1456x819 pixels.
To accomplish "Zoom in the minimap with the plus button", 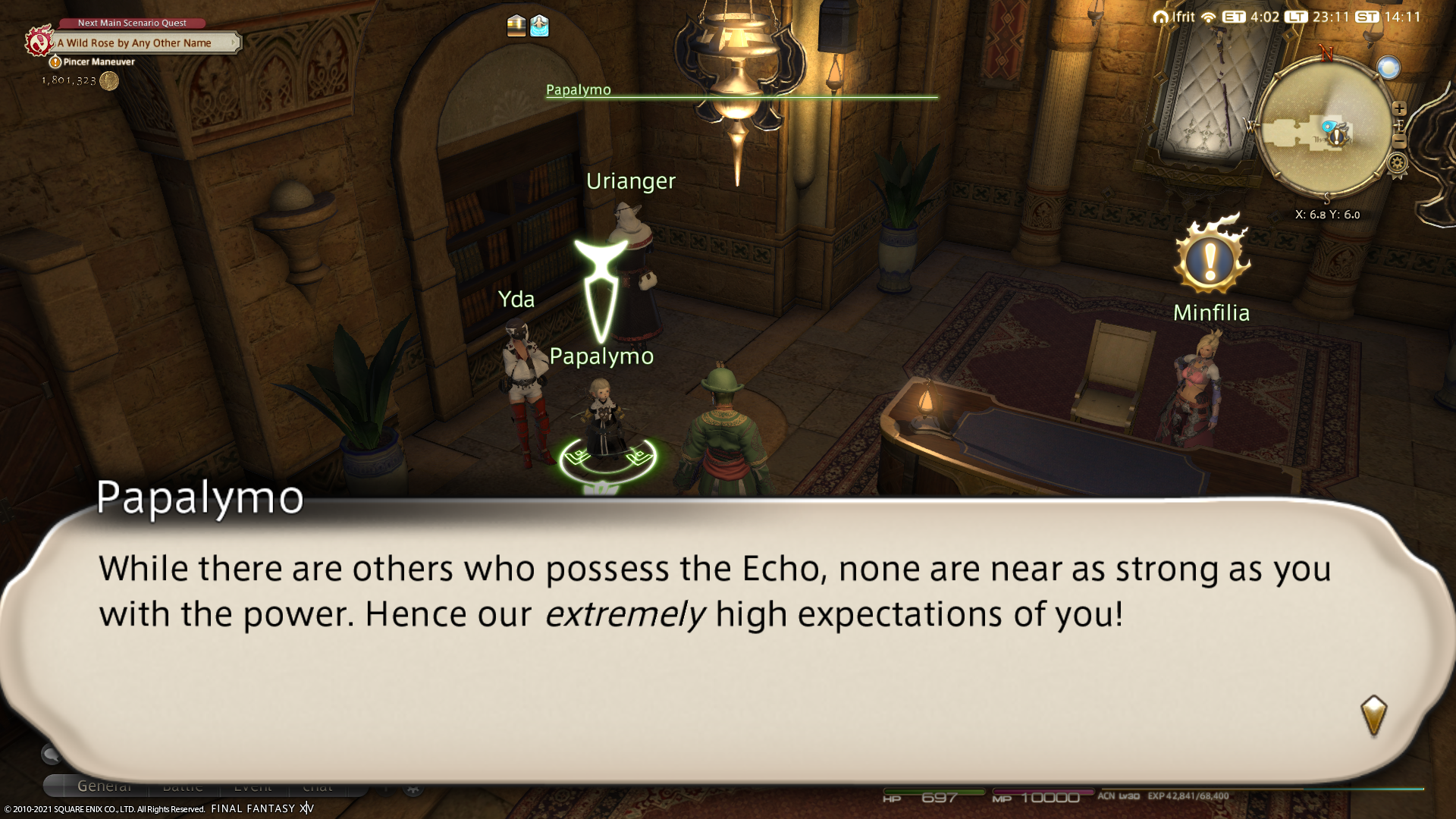I will click(x=1399, y=108).
